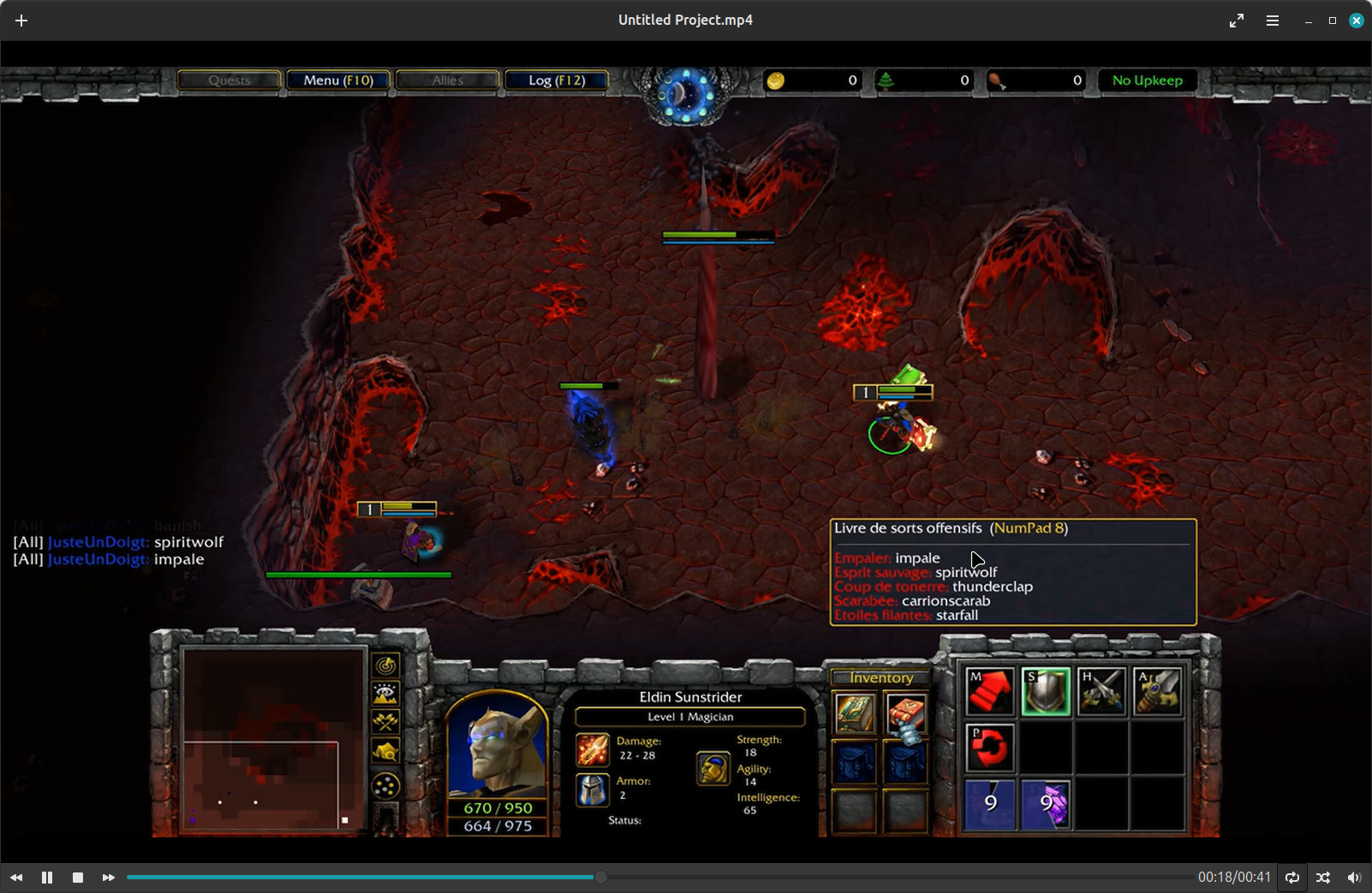Viewport: 1372px width, 893px height.
Task: Open the Log (F12) button
Action: 557,80
